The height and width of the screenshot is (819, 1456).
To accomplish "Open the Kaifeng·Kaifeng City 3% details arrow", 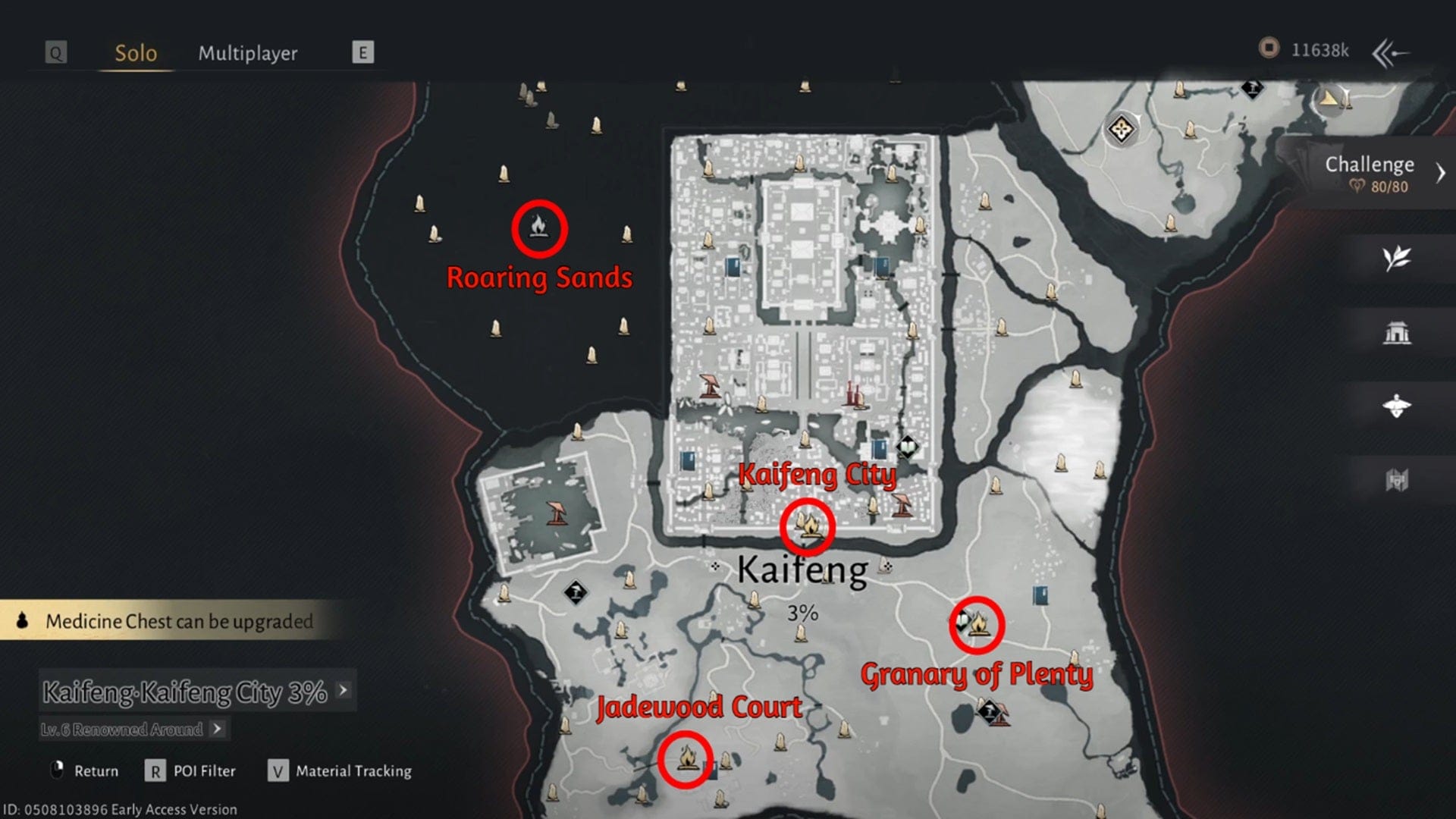I will tap(343, 692).
